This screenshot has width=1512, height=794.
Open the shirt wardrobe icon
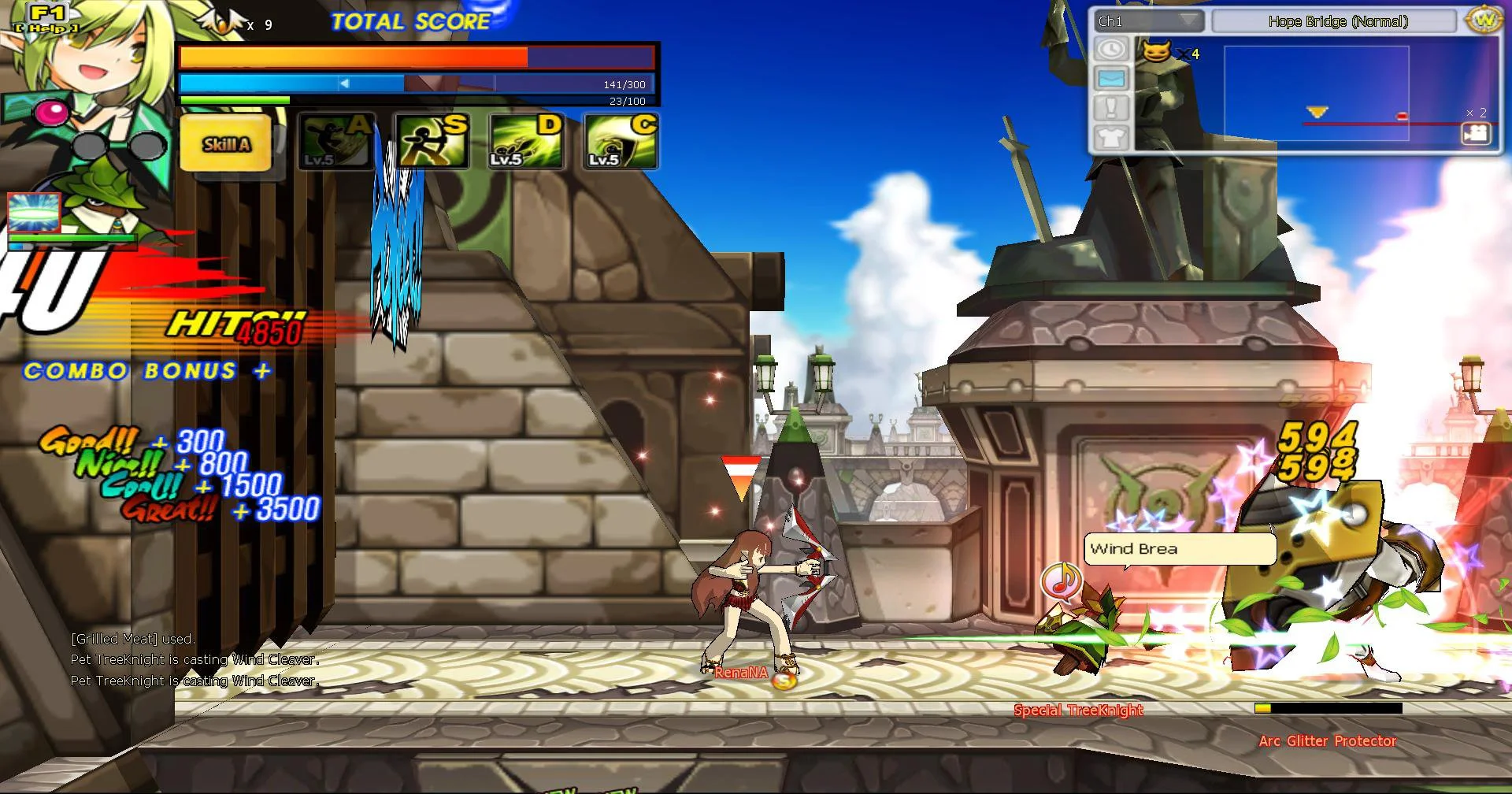(1110, 137)
